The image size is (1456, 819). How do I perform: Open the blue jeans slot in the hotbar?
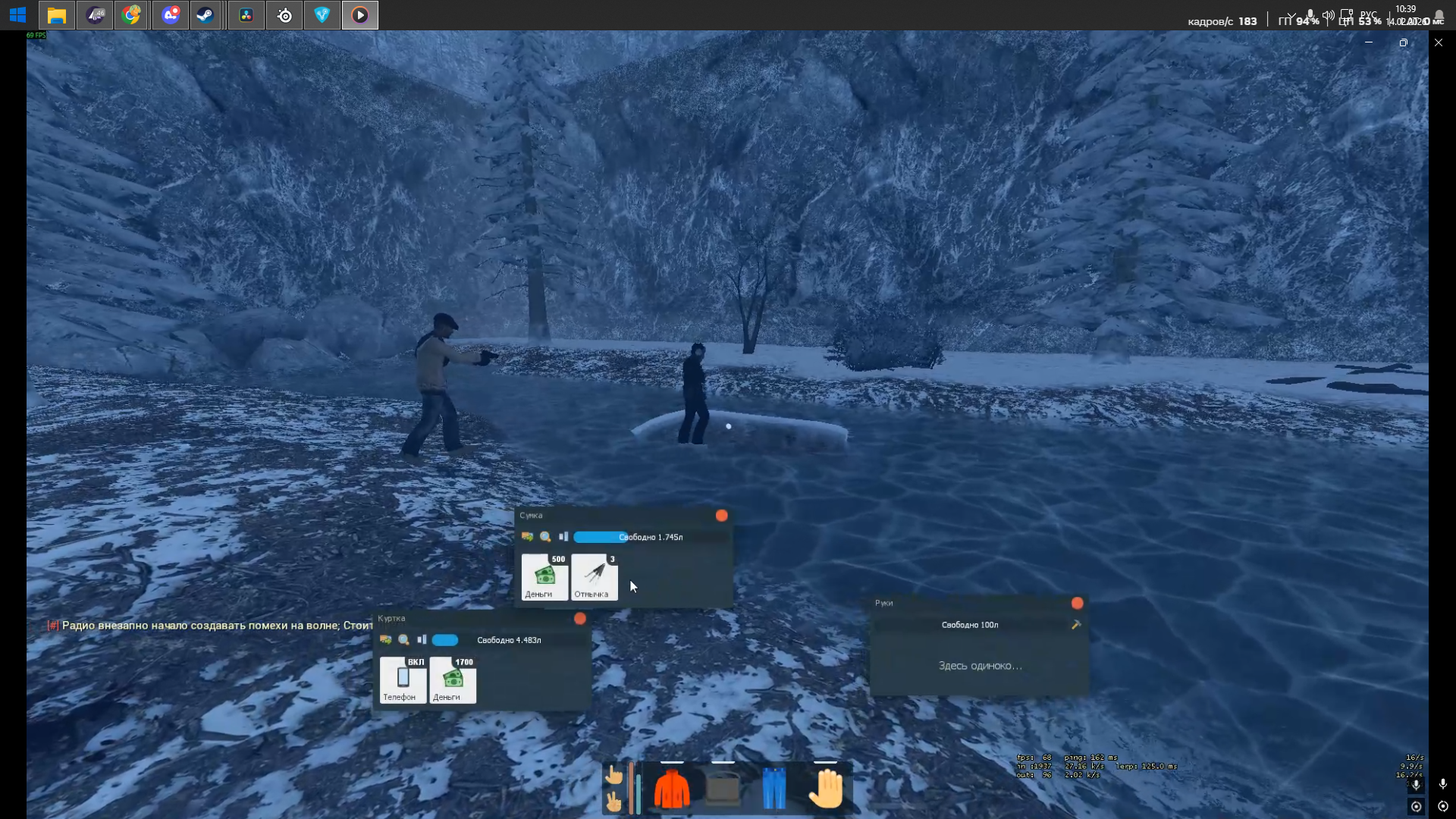point(773,789)
